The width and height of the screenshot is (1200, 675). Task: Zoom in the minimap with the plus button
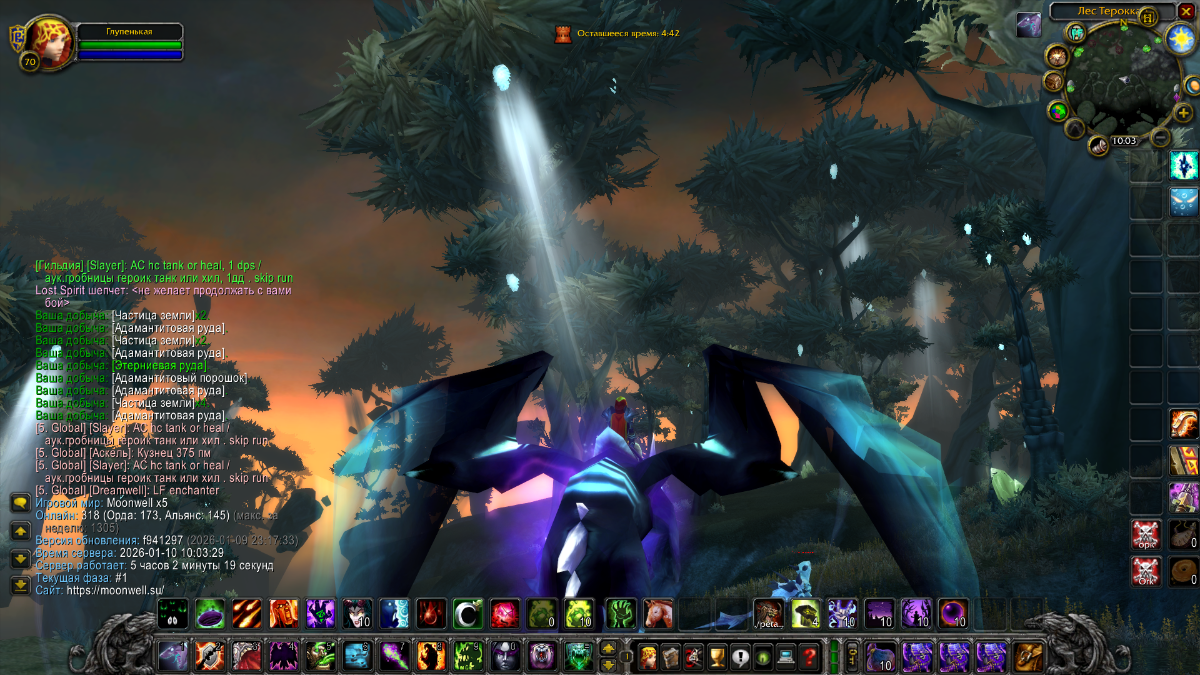tap(1183, 112)
